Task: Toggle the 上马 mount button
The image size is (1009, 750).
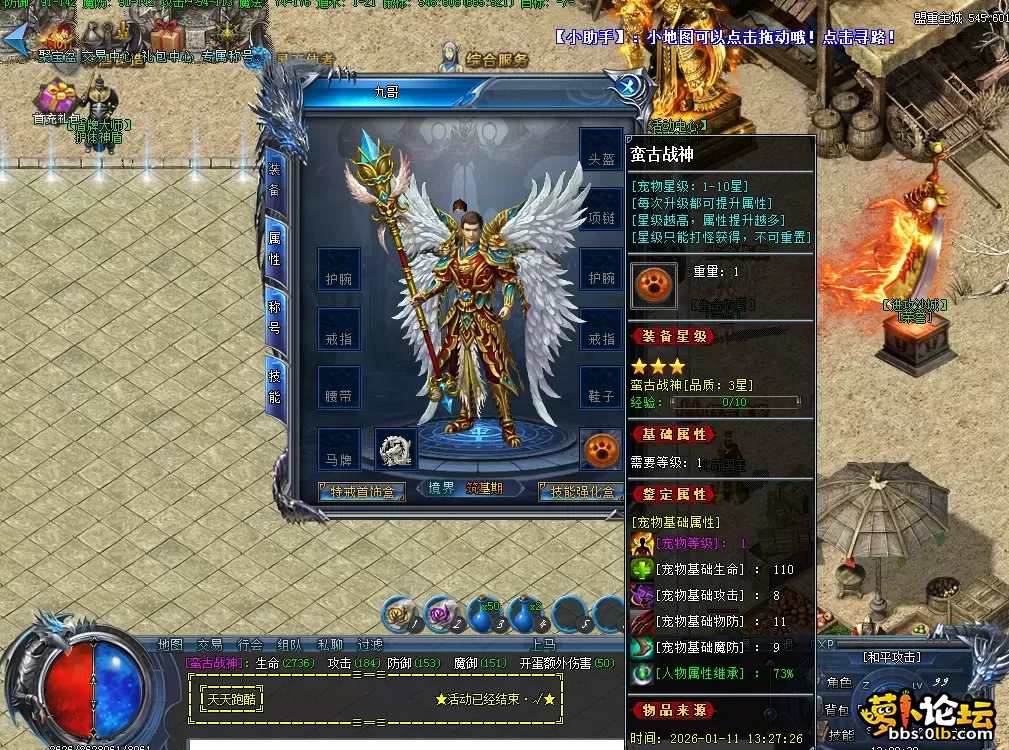Action: [x=544, y=645]
